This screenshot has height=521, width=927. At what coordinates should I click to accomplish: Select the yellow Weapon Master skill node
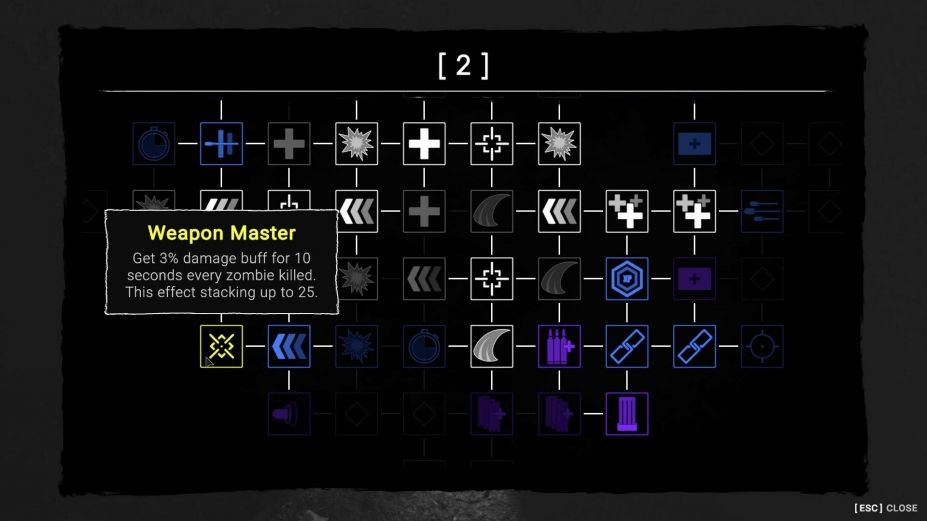tap(221, 346)
